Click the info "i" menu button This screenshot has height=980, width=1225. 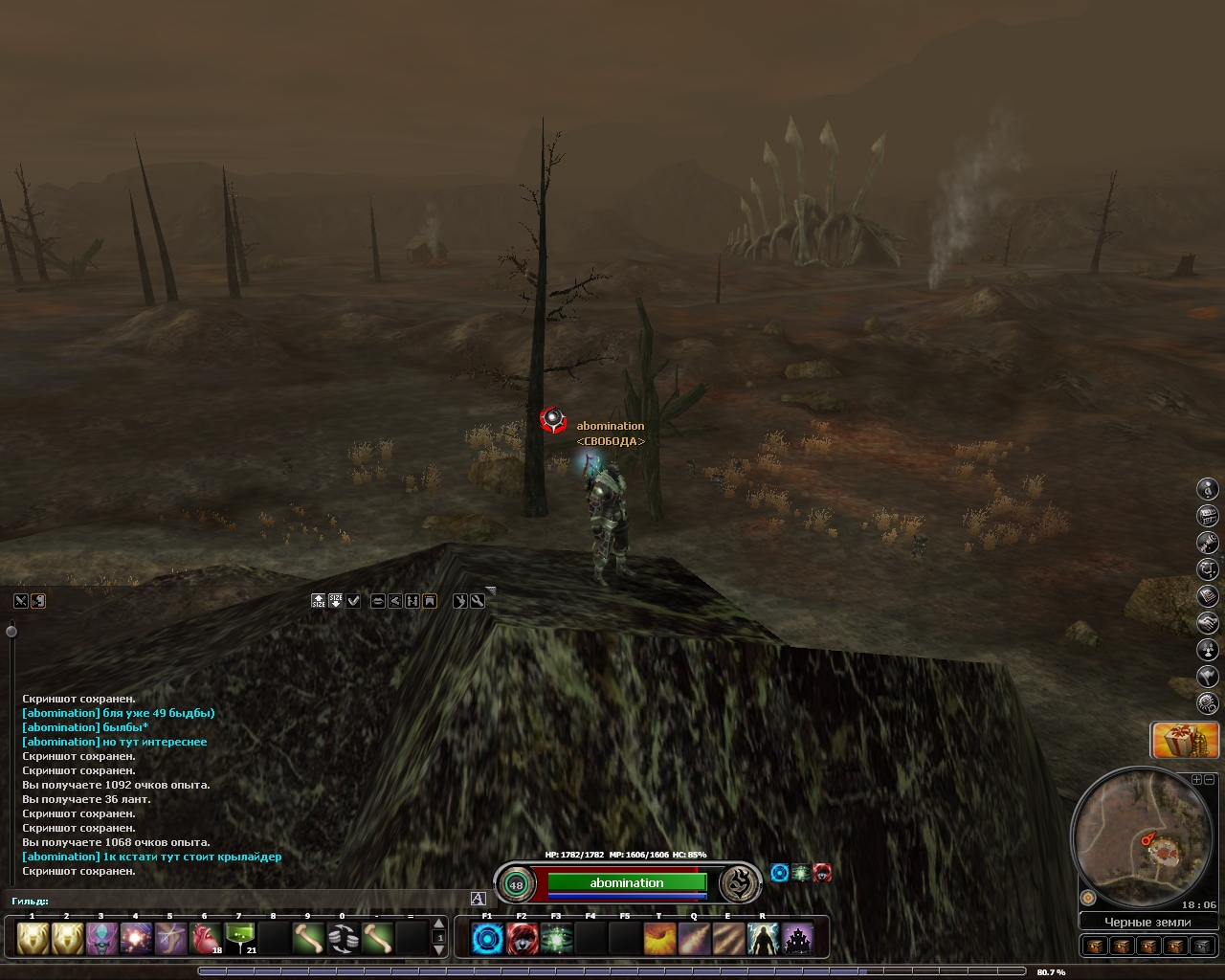(1208, 489)
